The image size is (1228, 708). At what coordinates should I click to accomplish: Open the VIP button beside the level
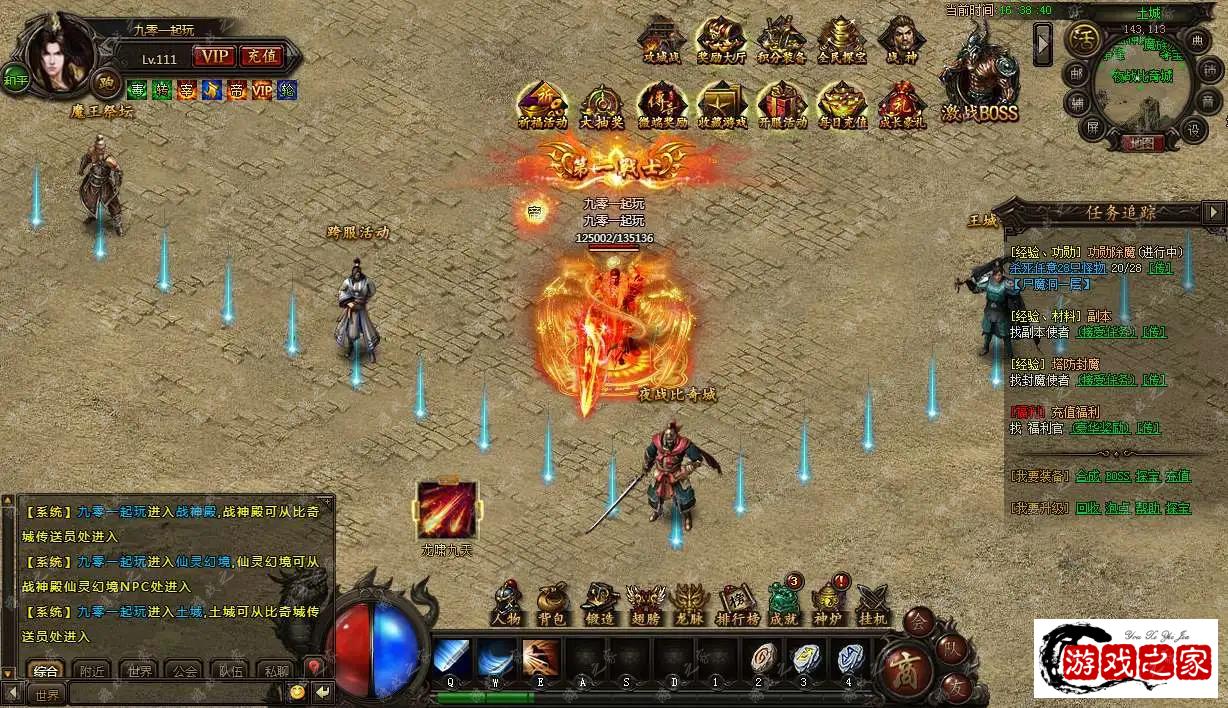click(214, 57)
